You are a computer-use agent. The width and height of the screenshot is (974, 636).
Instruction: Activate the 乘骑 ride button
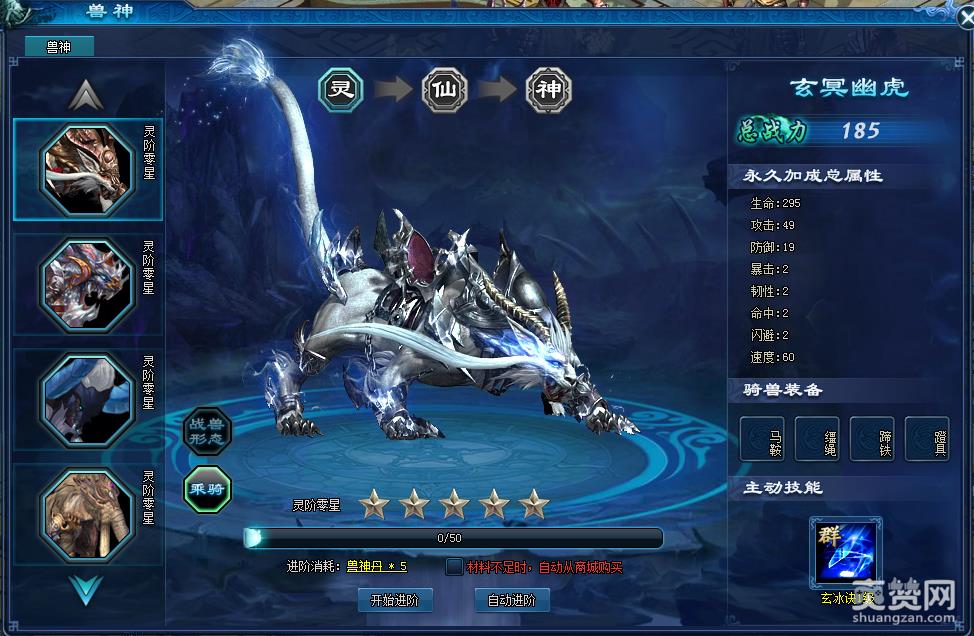click(208, 489)
